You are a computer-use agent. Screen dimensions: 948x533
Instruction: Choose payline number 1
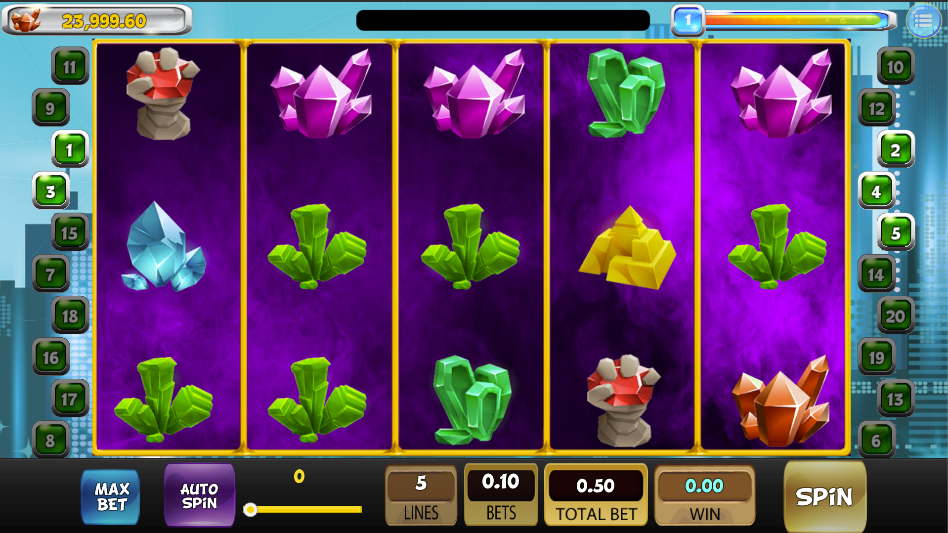[x=70, y=149]
